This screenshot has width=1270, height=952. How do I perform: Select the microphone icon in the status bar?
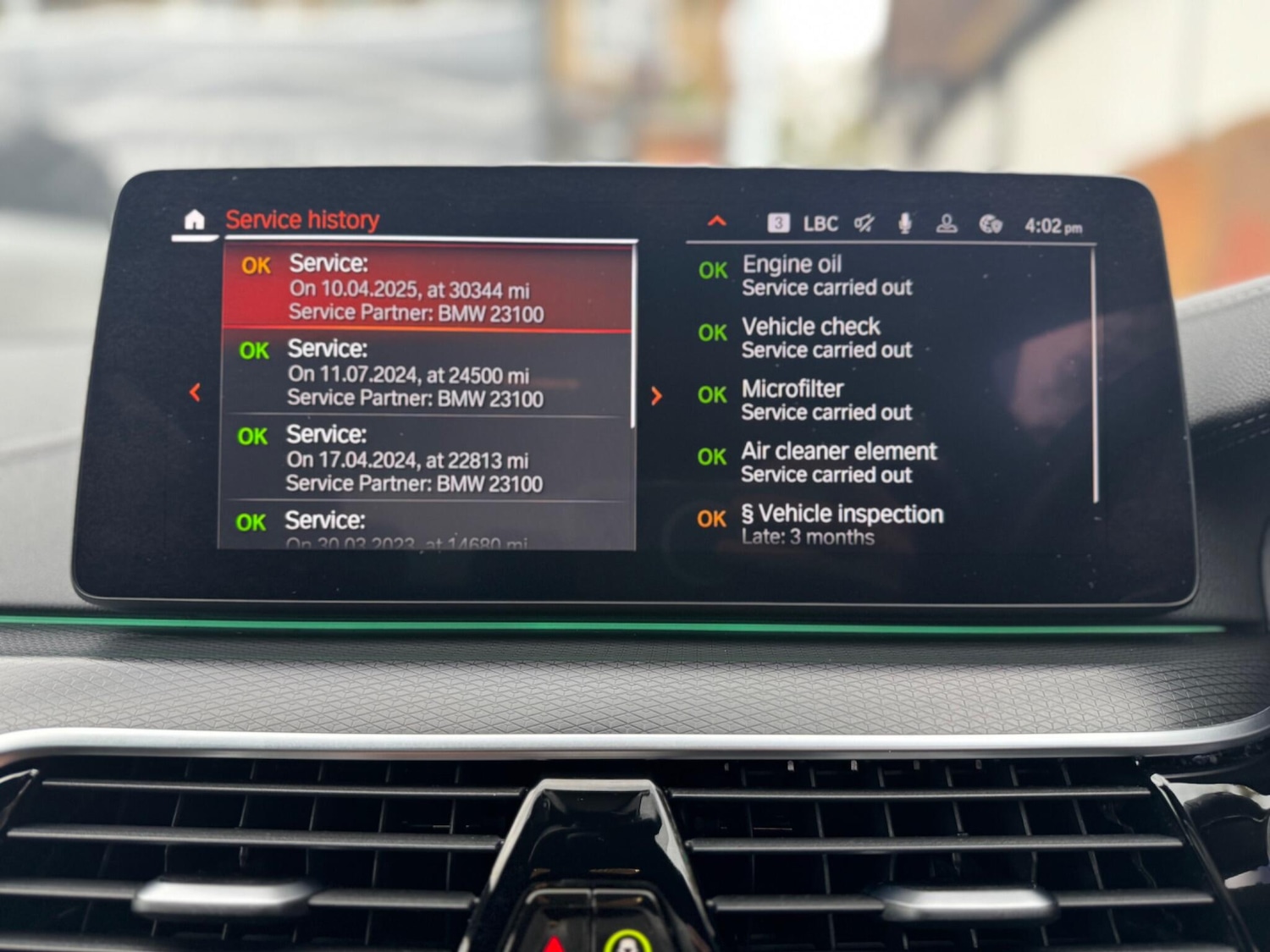tap(905, 223)
